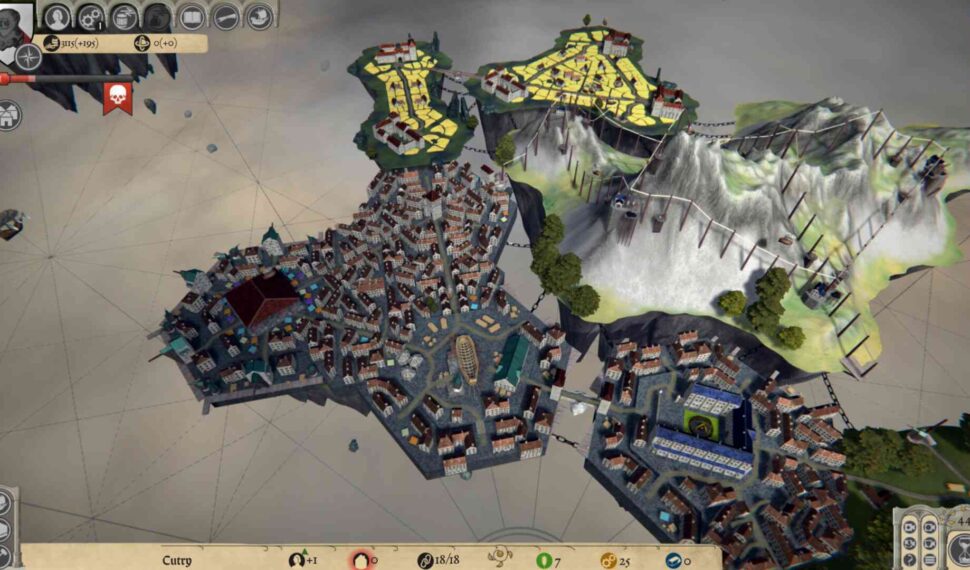Open the houses building menu
Viewport: 970px width, 570px height.
pos(10,115)
